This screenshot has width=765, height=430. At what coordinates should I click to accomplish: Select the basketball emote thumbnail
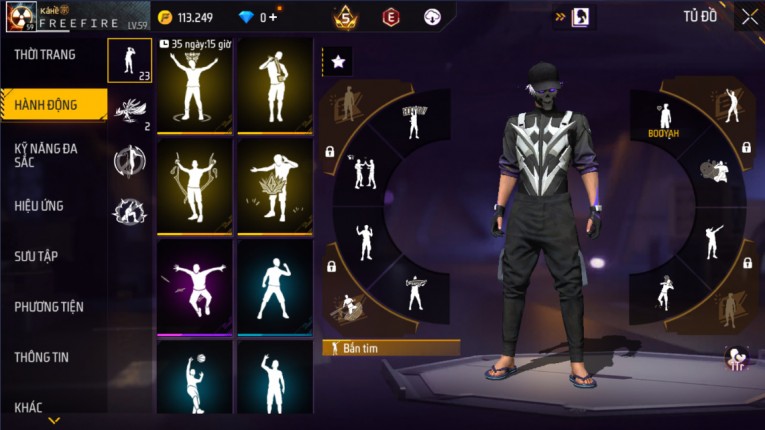pyautogui.click(x=194, y=383)
